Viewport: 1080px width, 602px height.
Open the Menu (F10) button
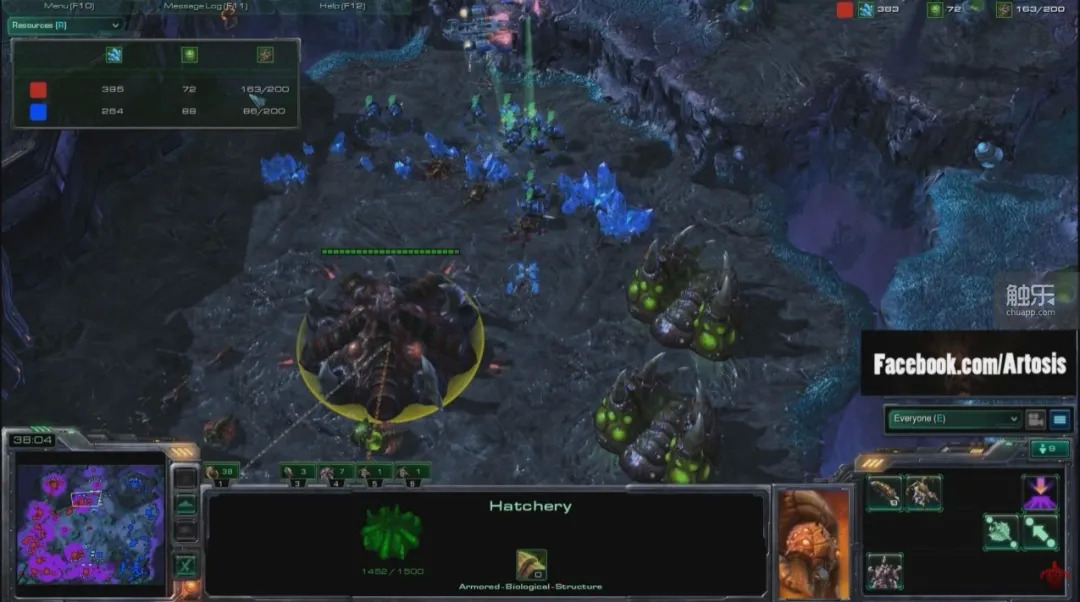pos(69,6)
